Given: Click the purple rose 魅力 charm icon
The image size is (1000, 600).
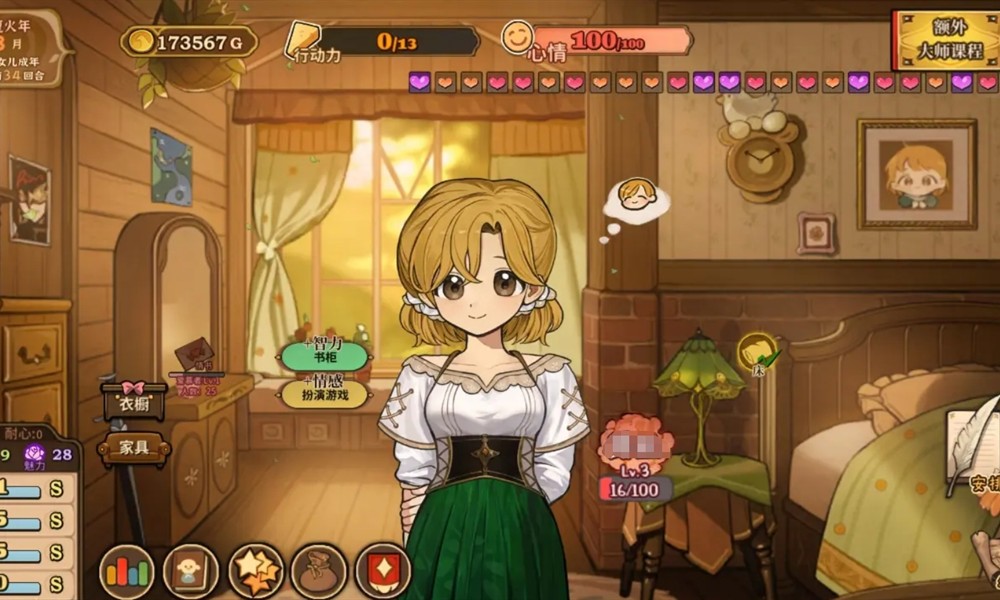Looking at the screenshot, I should [x=38, y=456].
